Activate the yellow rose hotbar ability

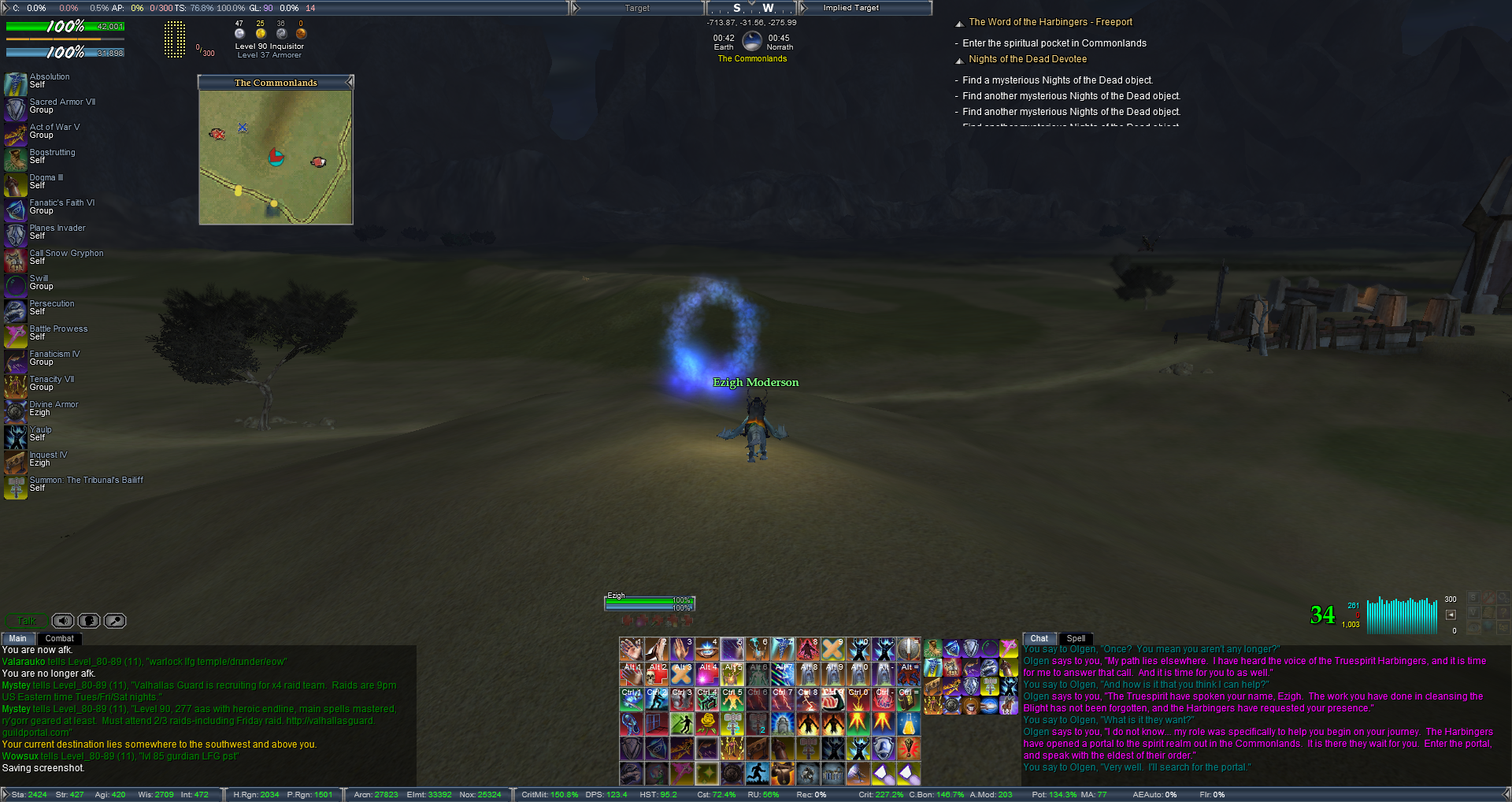[x=707, y=723]
